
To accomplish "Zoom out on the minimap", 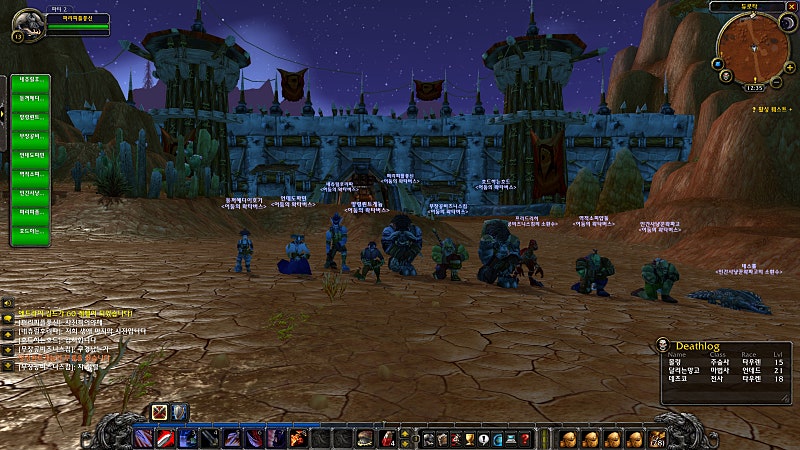I will coord(777,80).
